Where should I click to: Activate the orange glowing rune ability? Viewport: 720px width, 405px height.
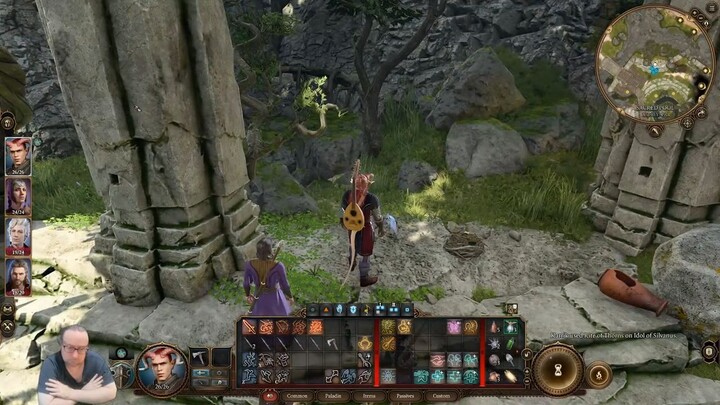coord(315,327)
